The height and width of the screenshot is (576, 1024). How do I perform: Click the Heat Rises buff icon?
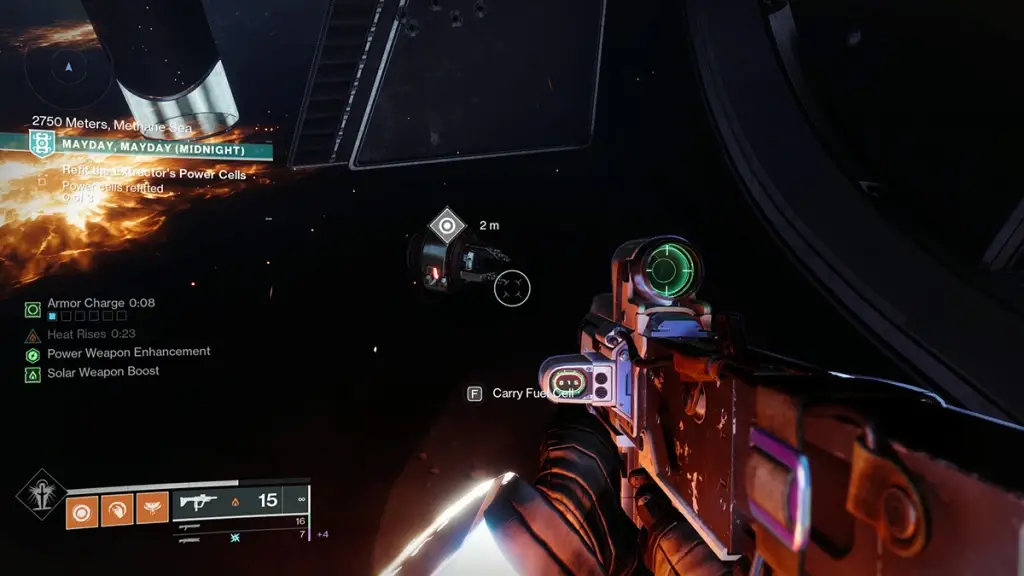(x=33, y=335)
